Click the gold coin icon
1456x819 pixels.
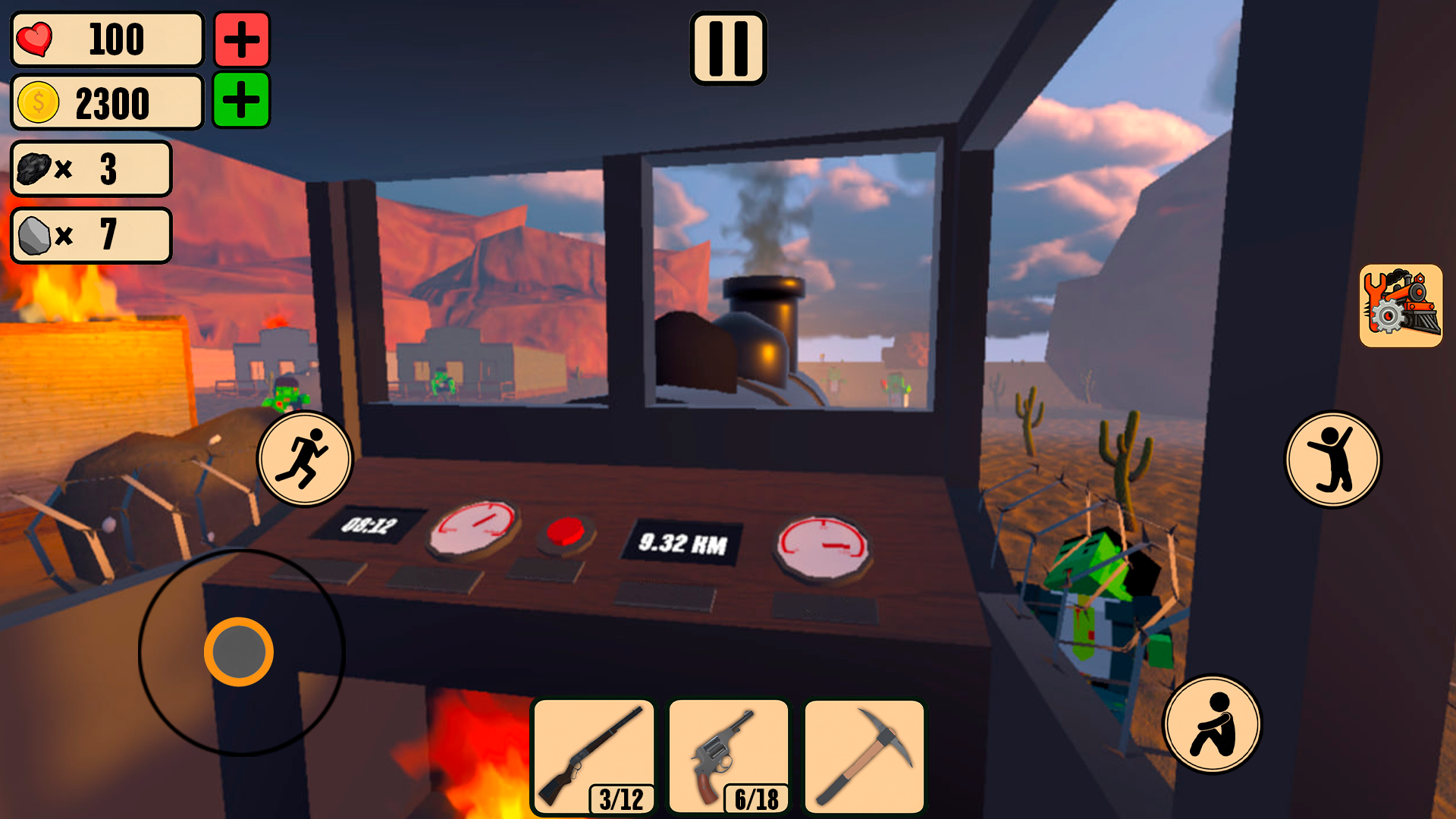click(37, 102)
